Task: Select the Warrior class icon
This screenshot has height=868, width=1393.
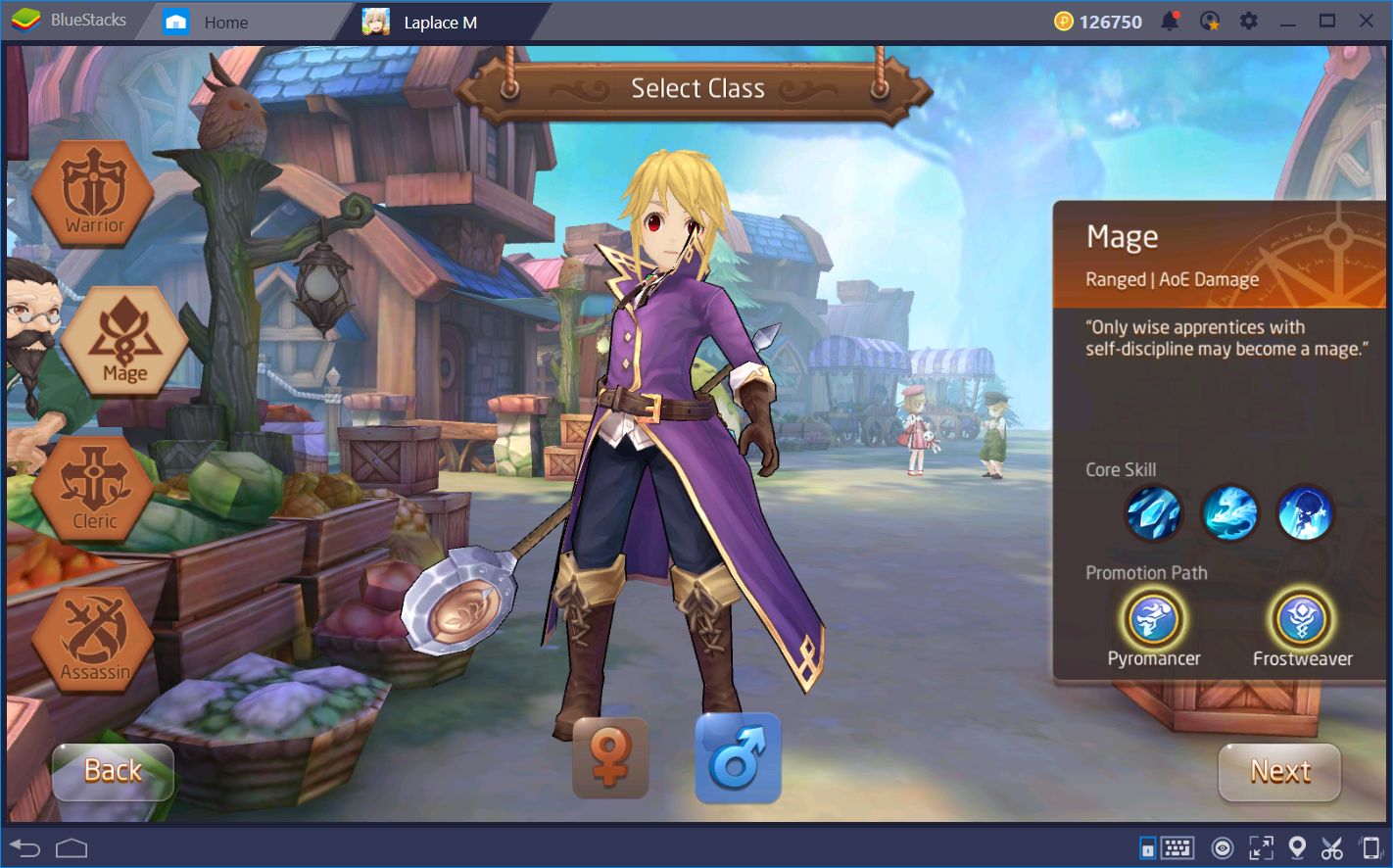Action: (x=93, y=191)
